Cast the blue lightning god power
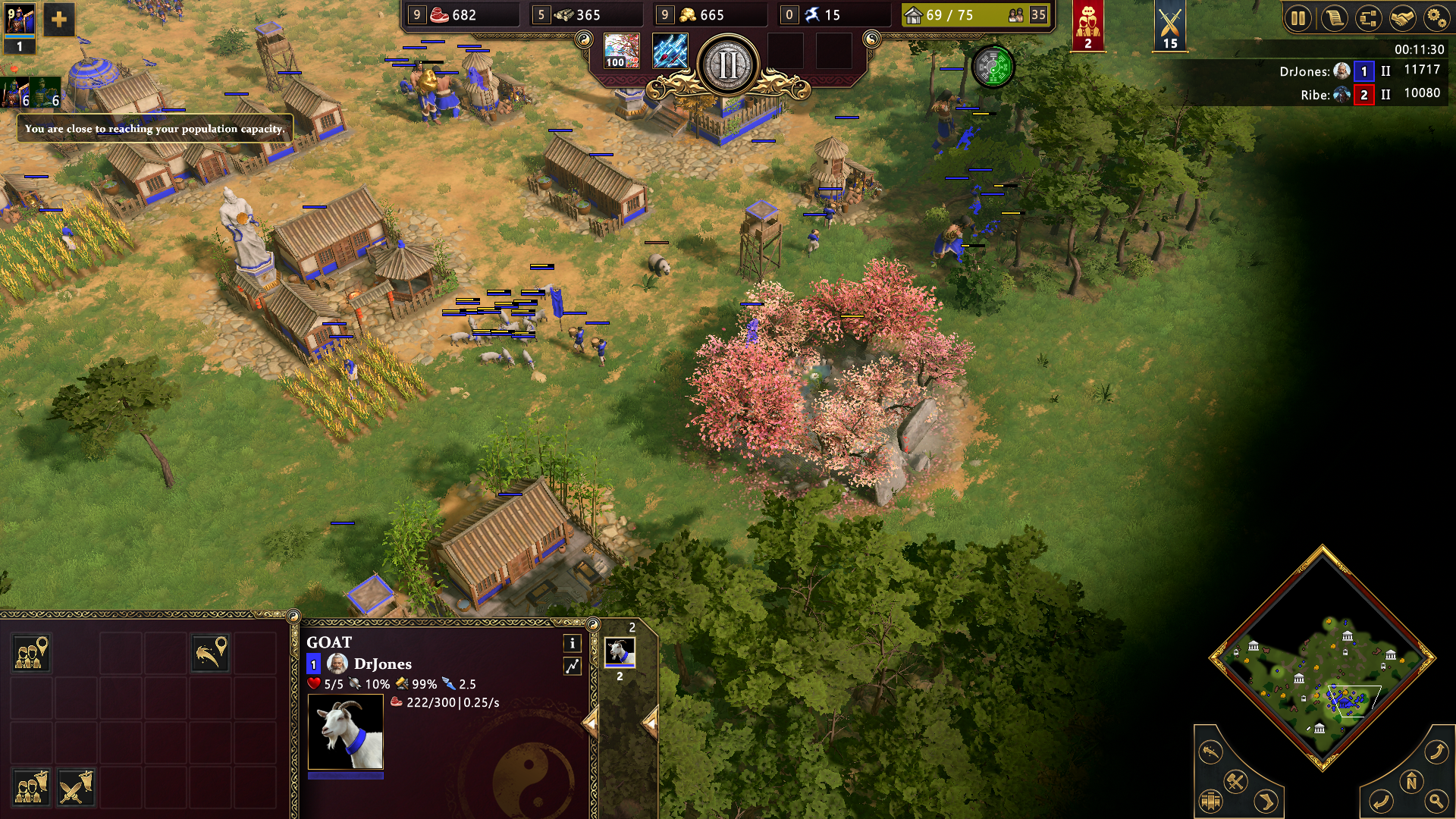This screenshot has height=819, width=1456. pos(670,51)
